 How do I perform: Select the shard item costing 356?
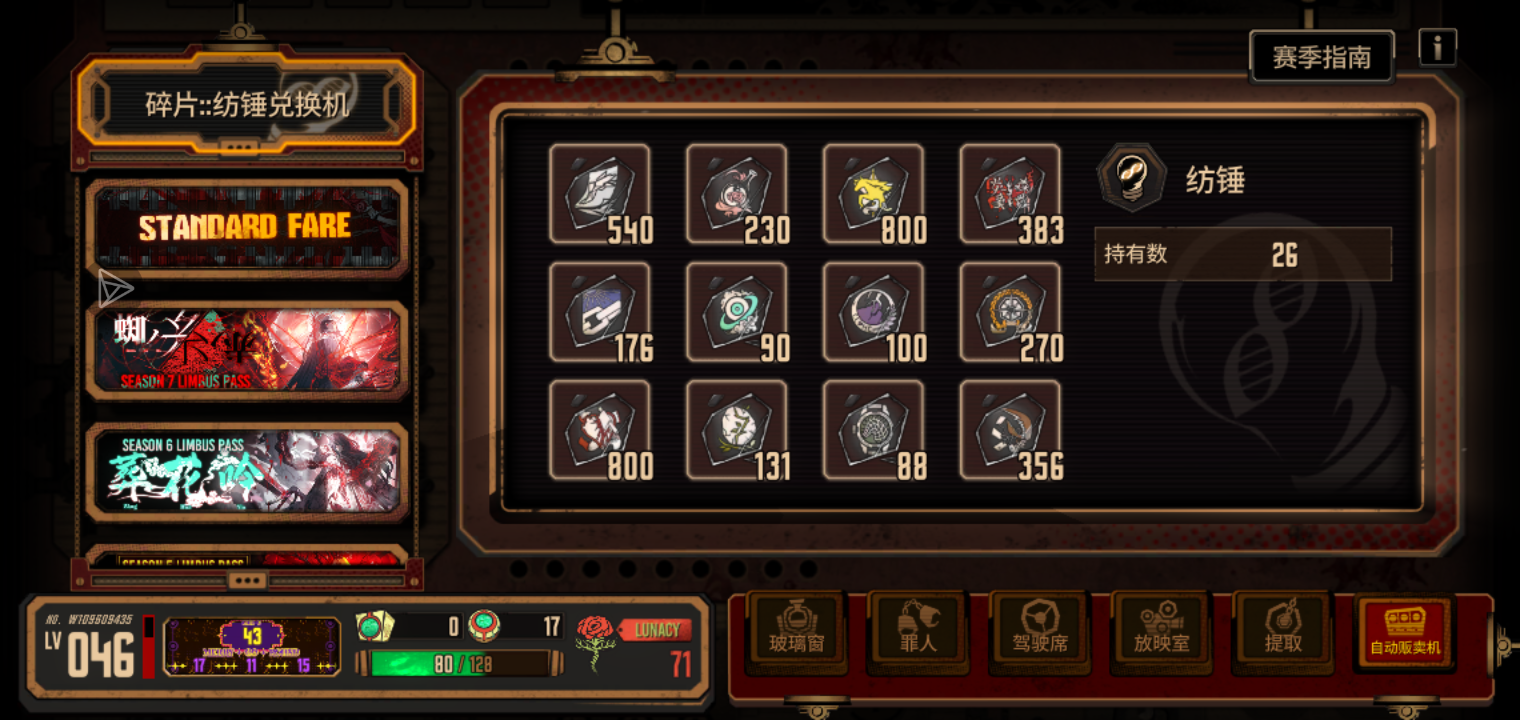[1010, 430]
